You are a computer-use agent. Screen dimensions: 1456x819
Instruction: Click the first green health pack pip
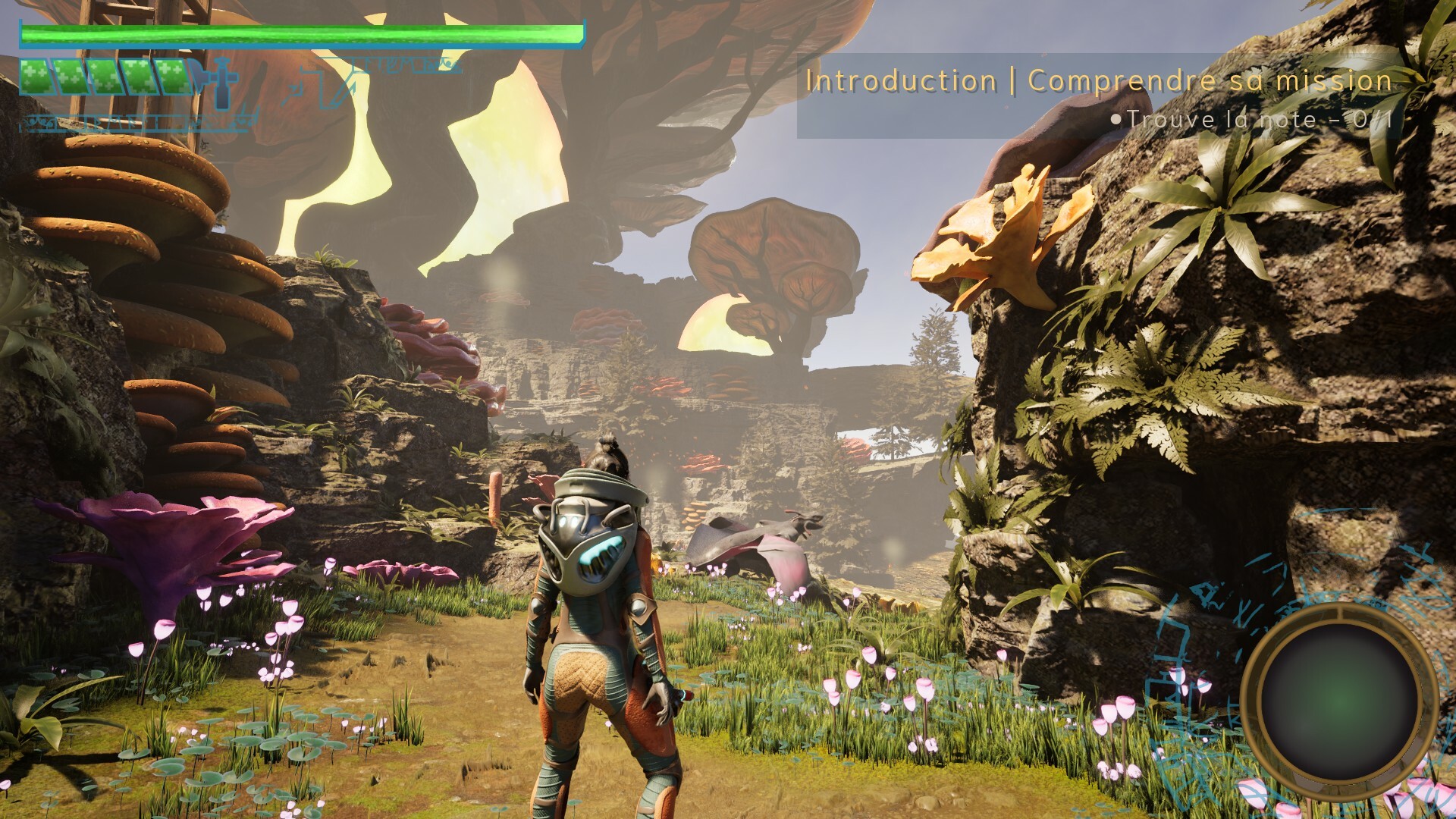click(x=36, y=76)
